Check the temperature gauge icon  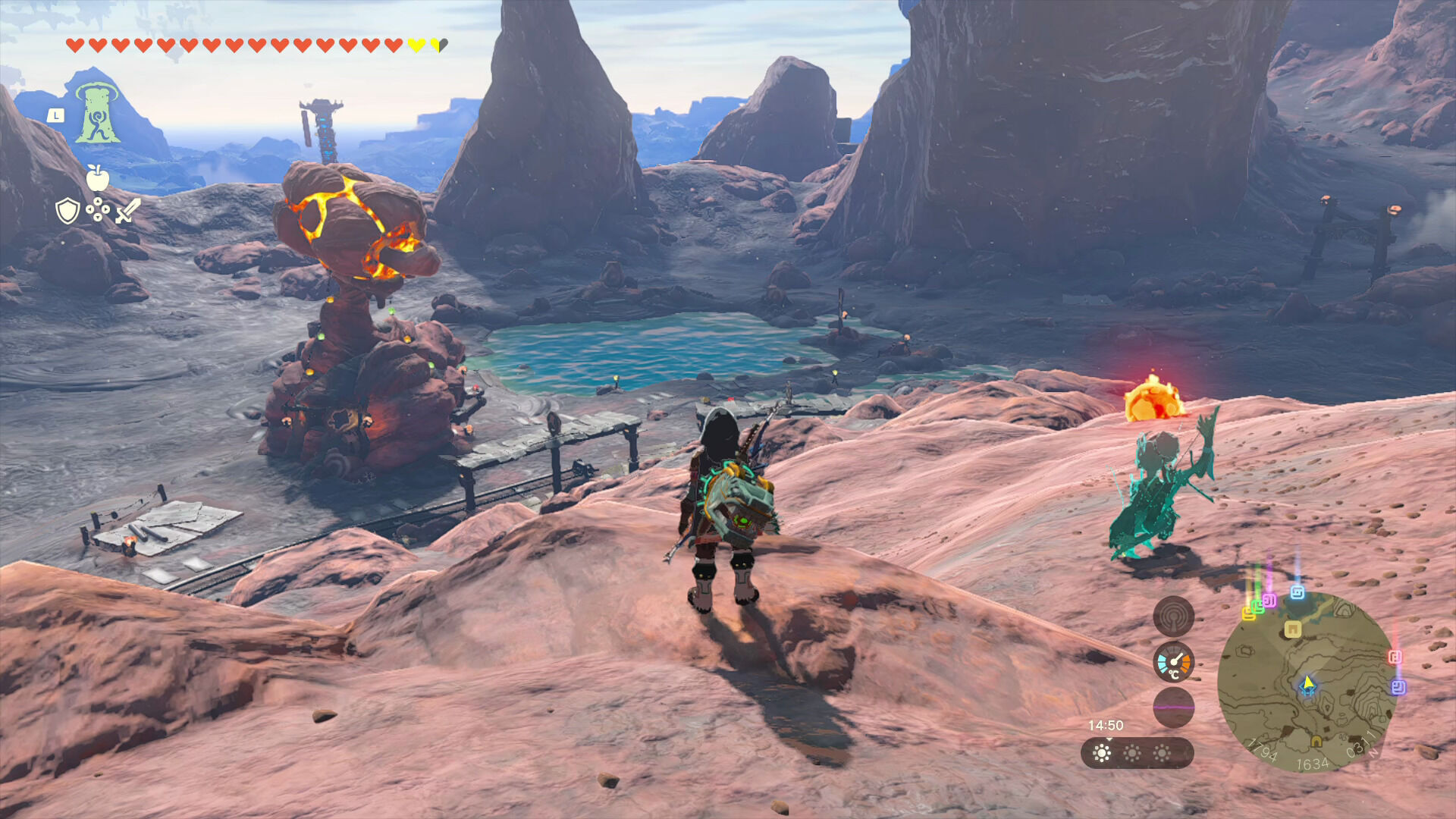(x=1173, y=662)
